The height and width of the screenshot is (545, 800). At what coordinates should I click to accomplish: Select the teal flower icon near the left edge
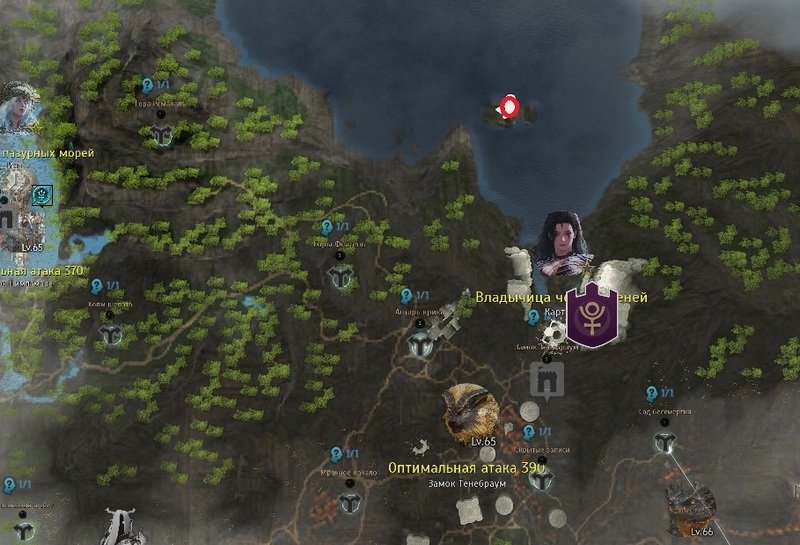42,195
